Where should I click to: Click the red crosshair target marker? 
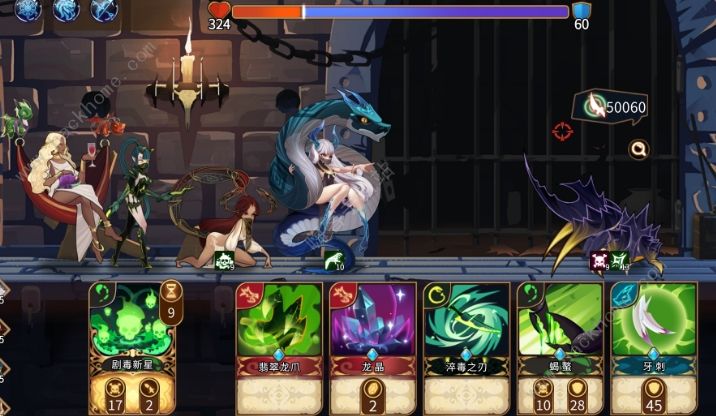563,130
